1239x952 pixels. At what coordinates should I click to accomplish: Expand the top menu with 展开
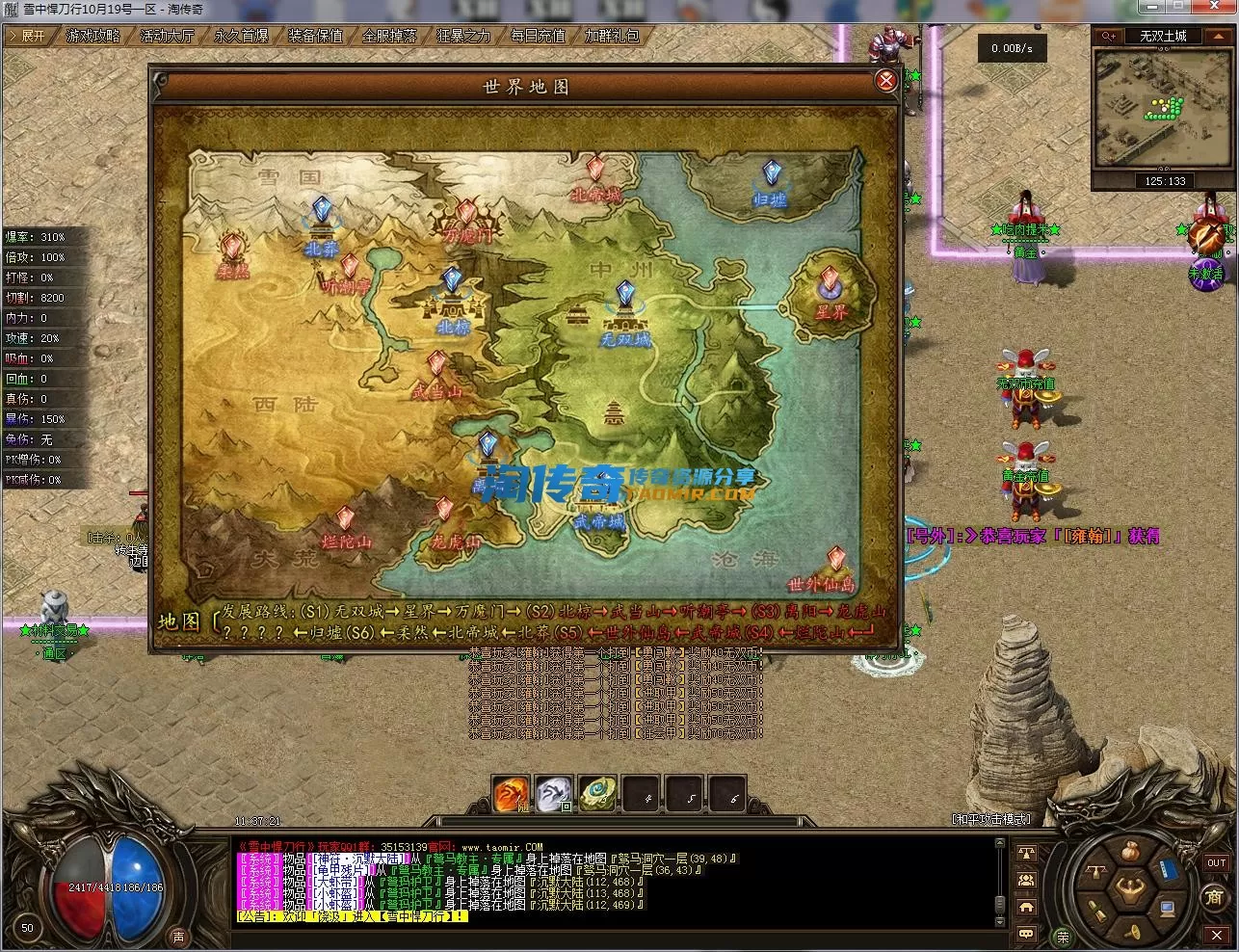click(x=27, y=36)
